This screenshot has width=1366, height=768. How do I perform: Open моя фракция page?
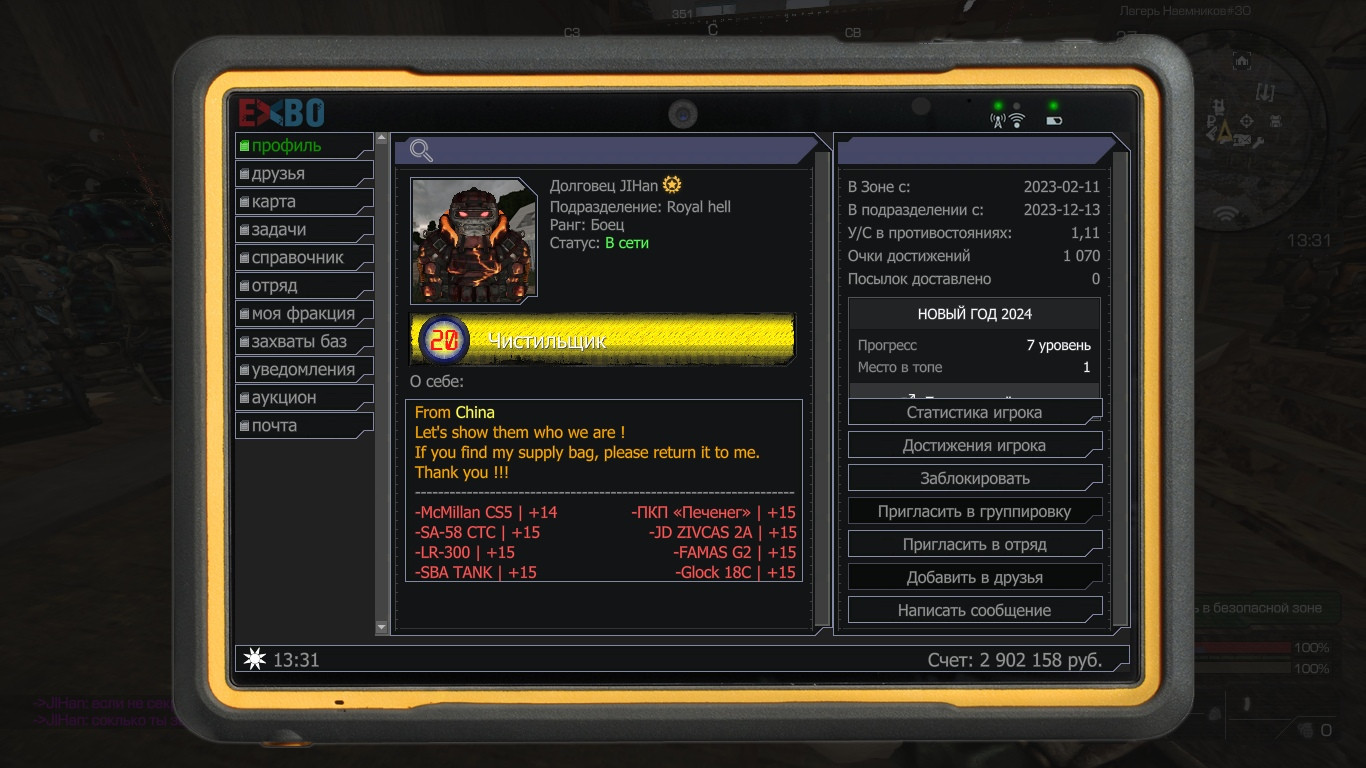coord(303,314)
